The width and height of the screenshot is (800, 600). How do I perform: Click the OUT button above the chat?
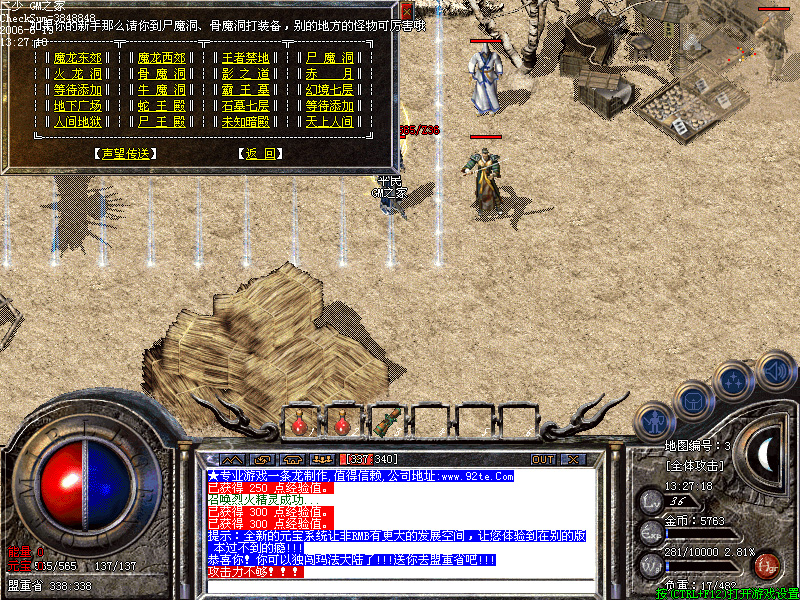(542, 459)
